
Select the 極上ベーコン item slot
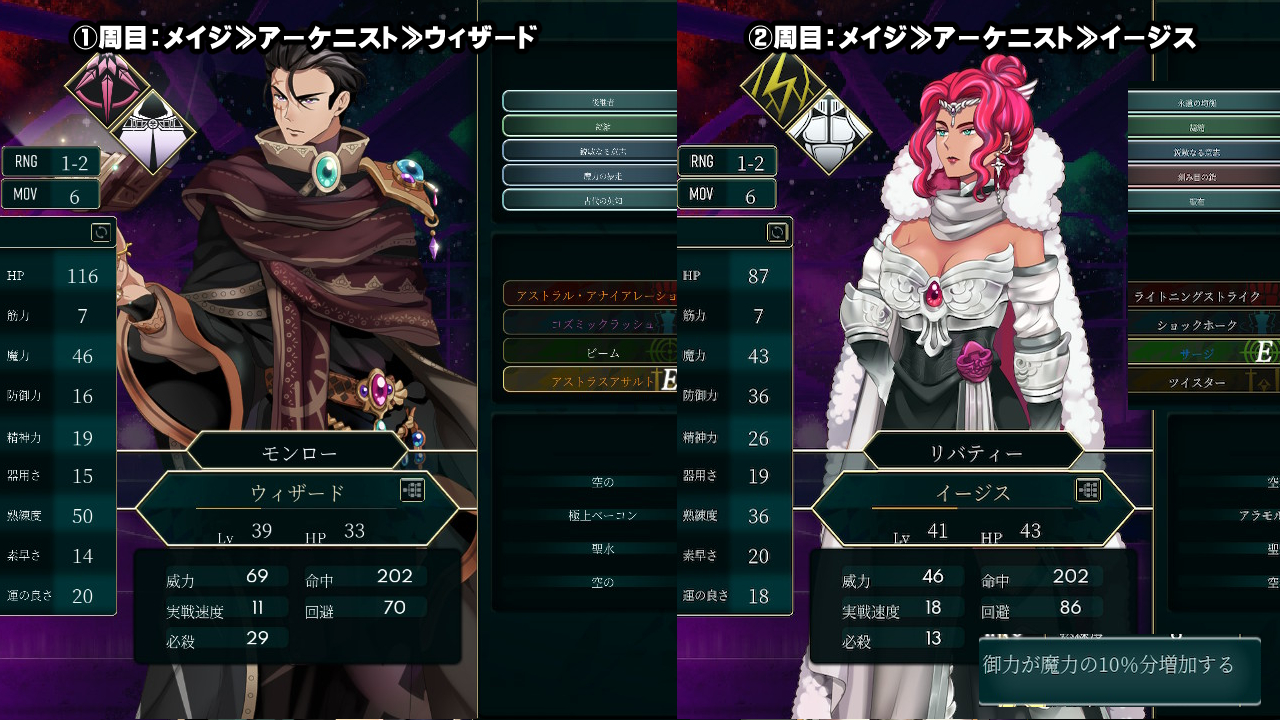602,515
